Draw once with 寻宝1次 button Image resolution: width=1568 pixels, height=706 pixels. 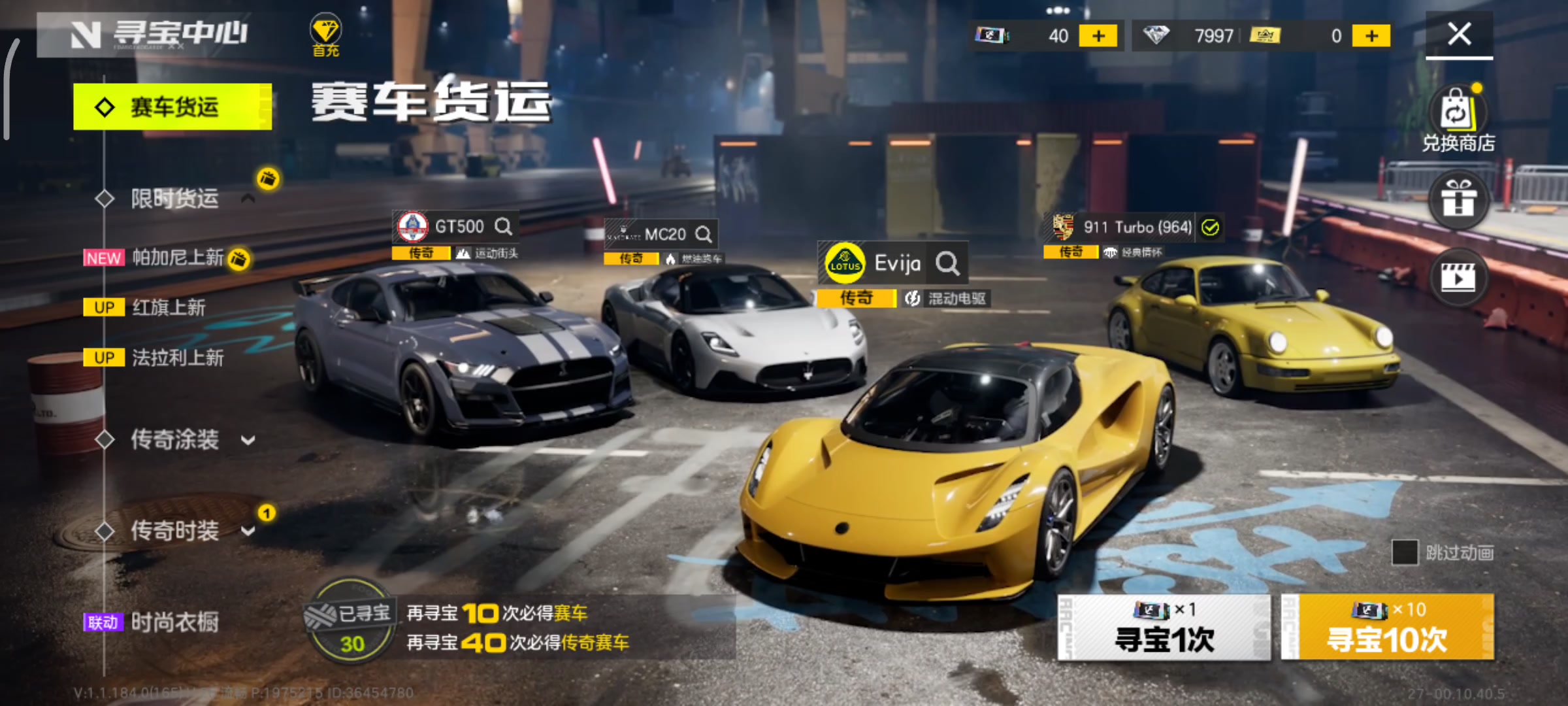pos(1164,628)
